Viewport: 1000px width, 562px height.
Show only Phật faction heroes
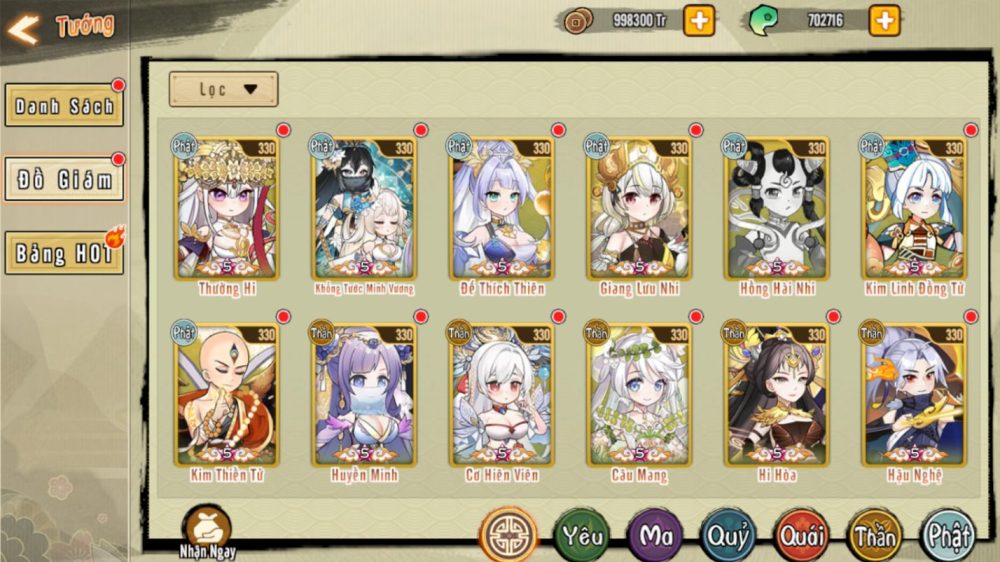[947, 535]
